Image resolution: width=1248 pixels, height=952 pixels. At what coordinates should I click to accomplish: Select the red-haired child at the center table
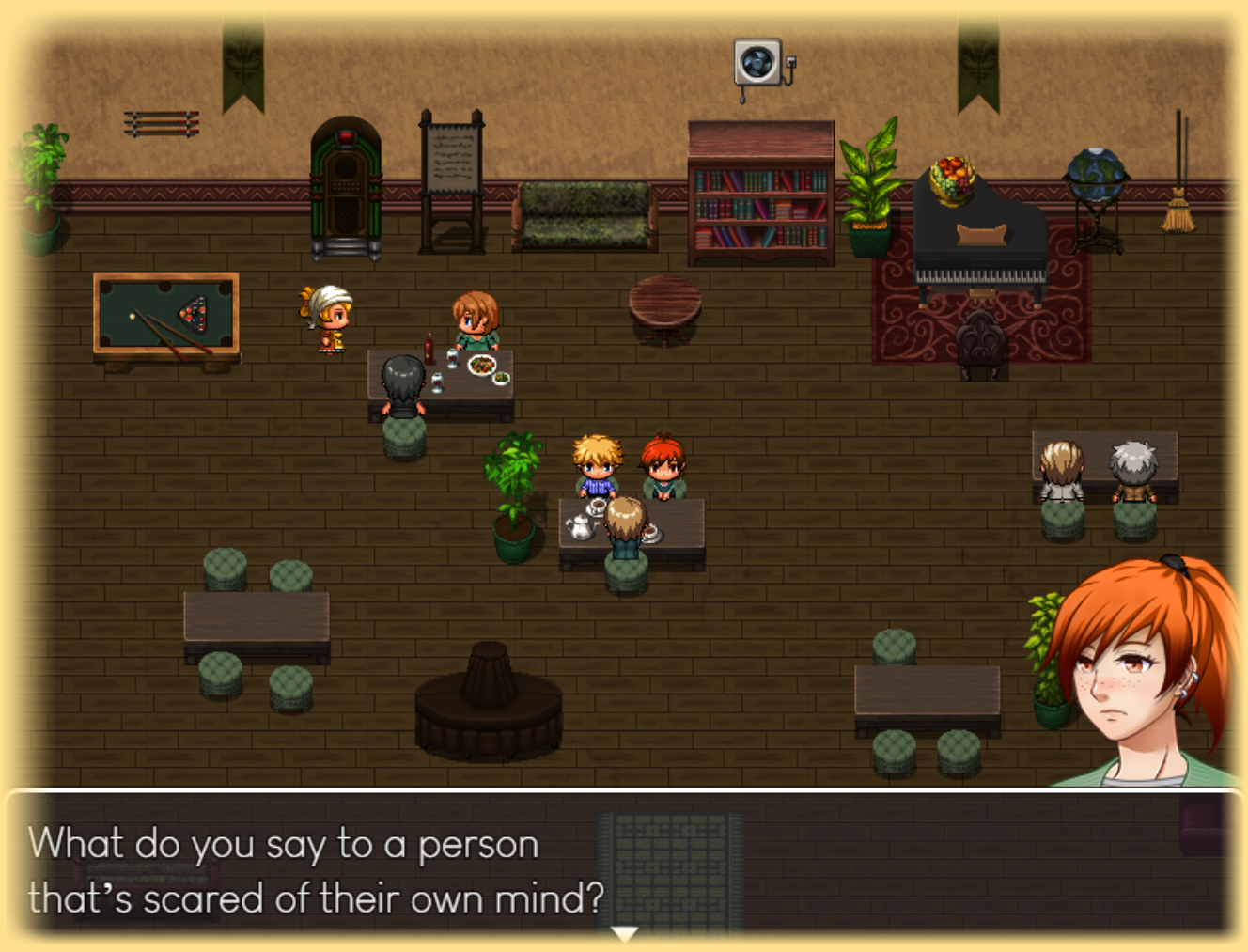coord(663,465)
